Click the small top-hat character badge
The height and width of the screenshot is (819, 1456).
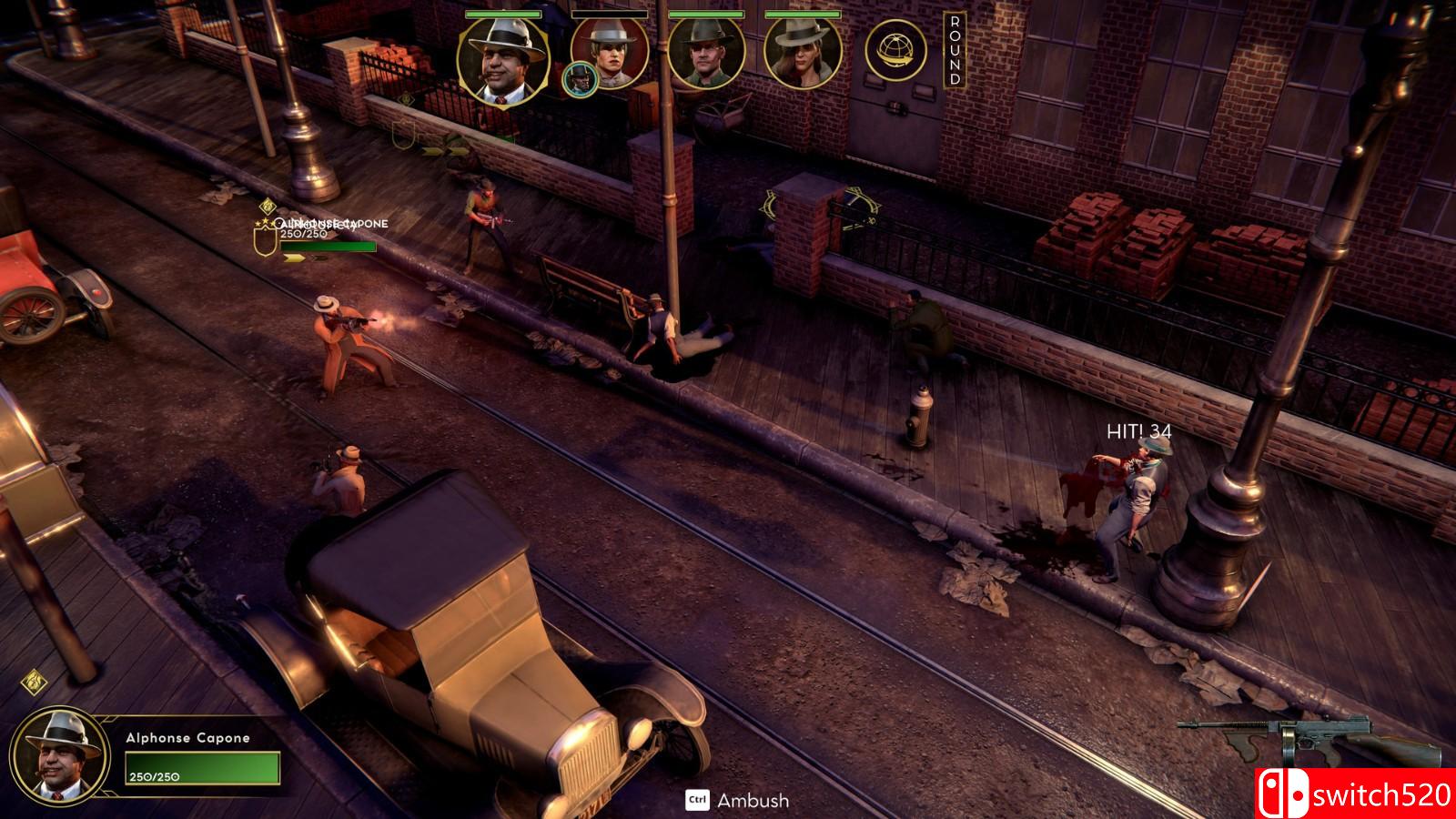pos(579,80)
